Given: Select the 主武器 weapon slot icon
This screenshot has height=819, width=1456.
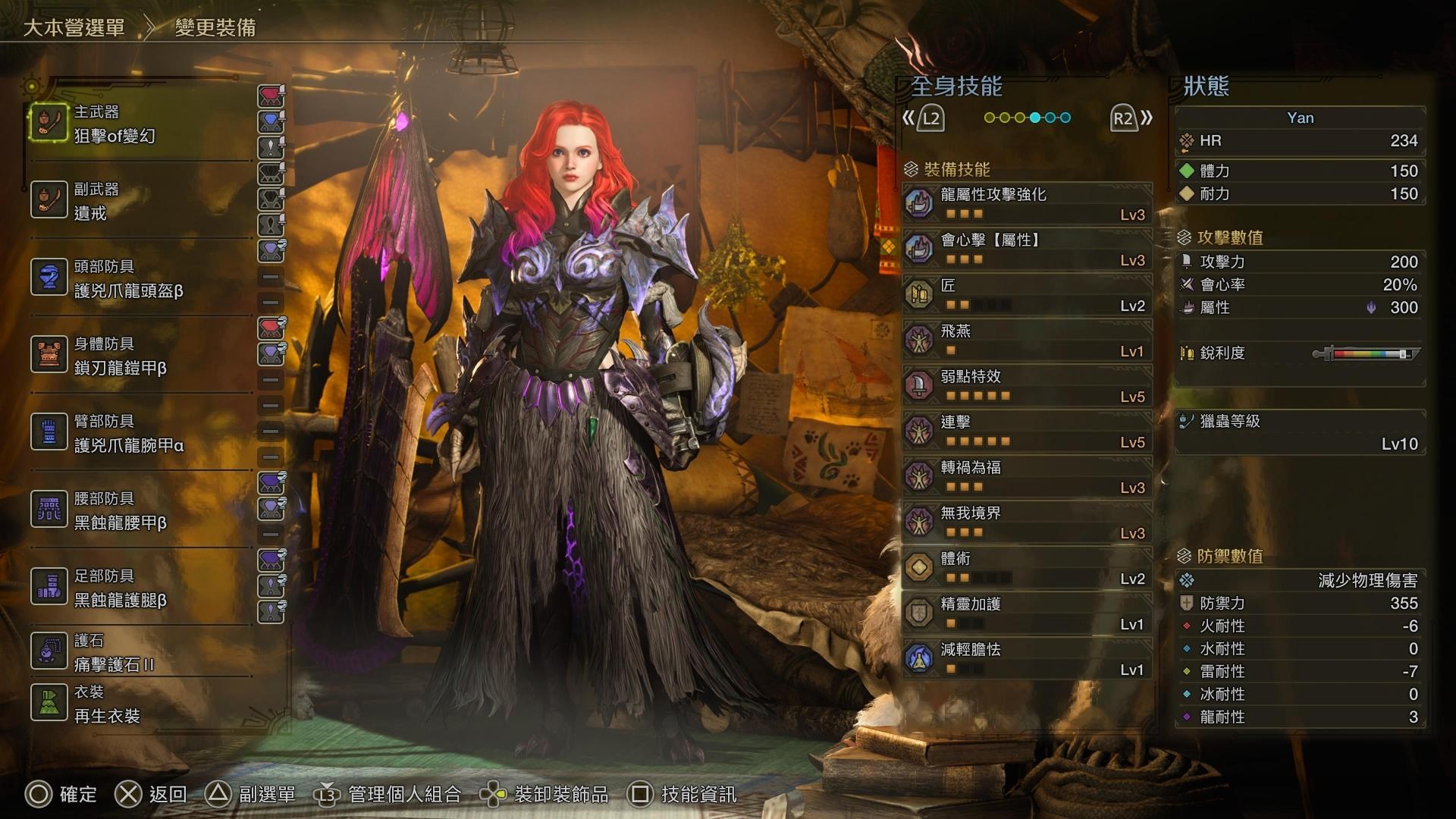Looking at the screenshot, I should coord(49,122).
